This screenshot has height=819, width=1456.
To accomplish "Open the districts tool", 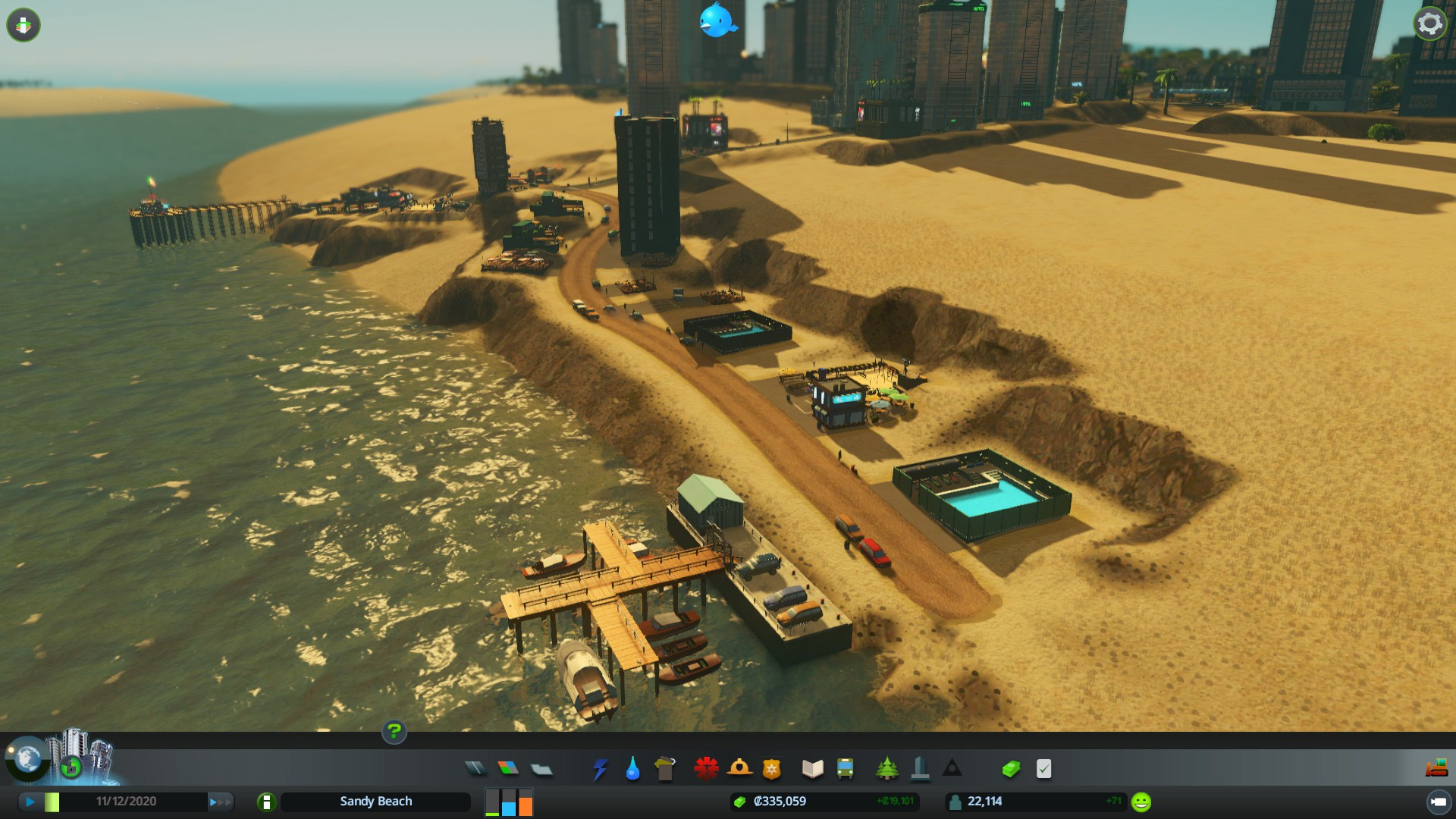I will [x=541, y=769].
